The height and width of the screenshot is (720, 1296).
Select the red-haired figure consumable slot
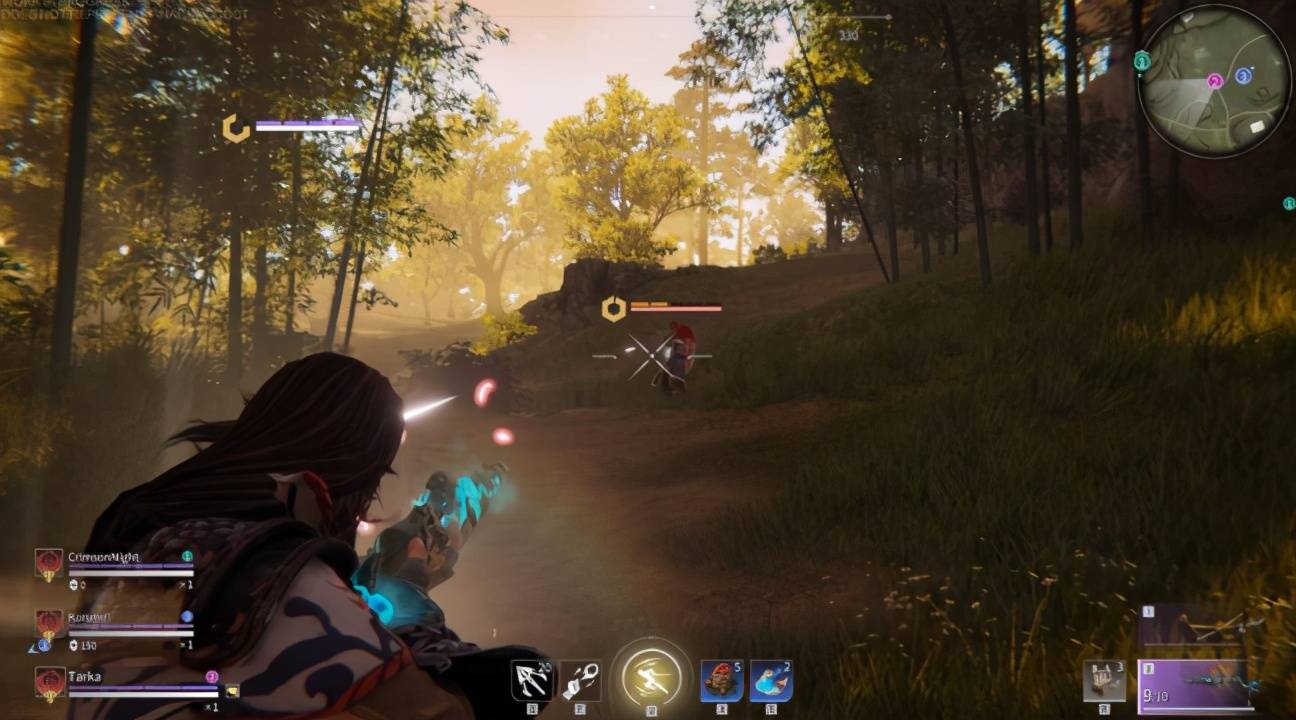point(720,680)
